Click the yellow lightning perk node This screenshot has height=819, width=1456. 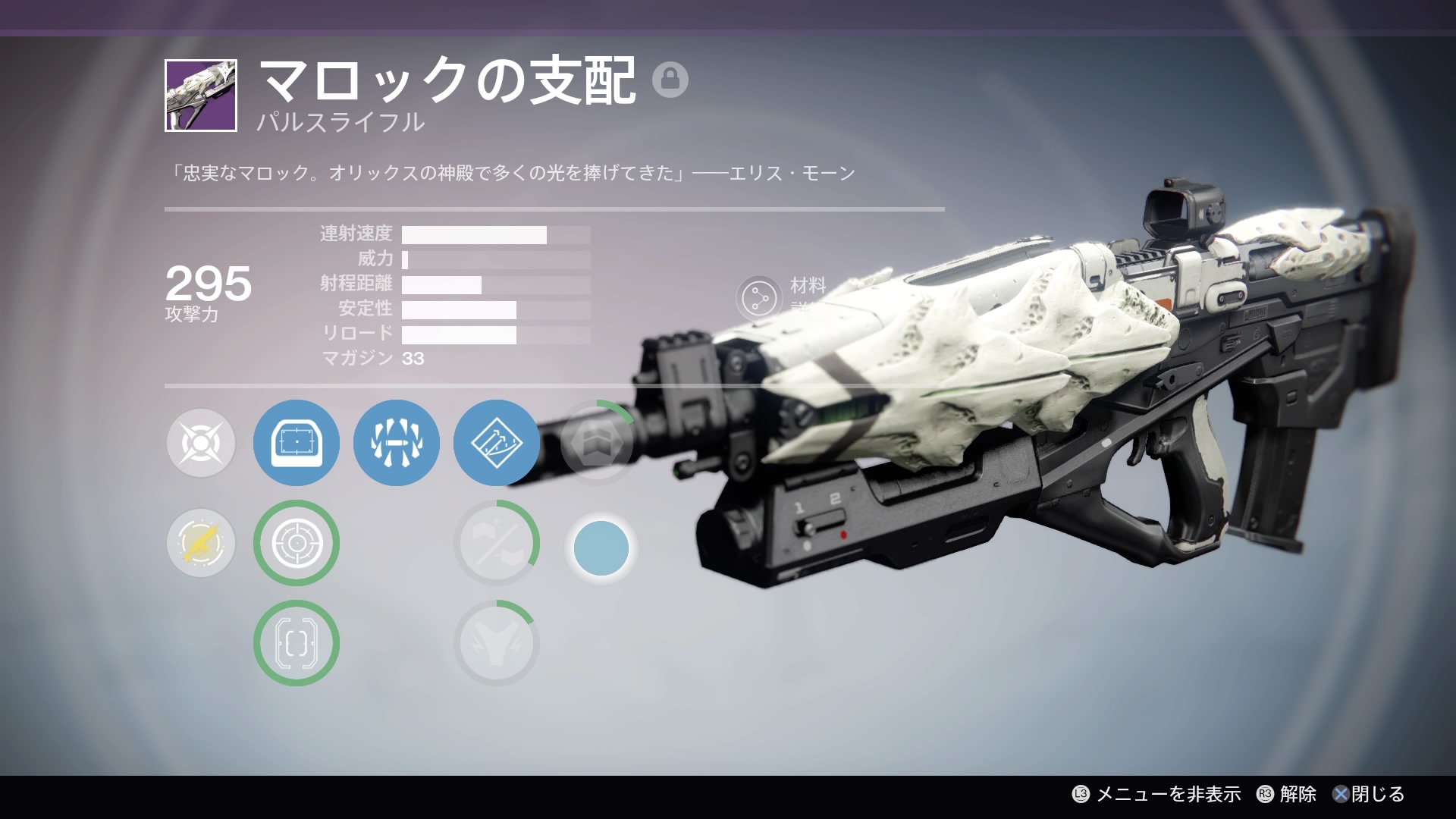coord(201,543)
